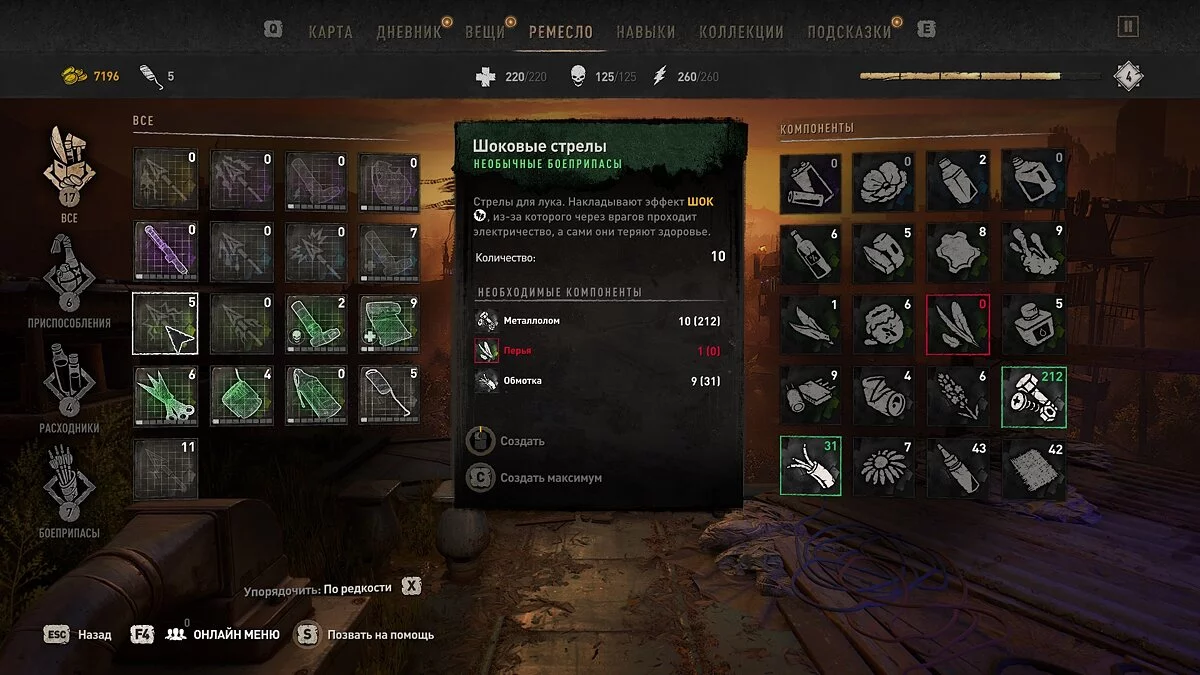Select the red-outlined feathers component
Image resolution: width=1200 pixels, height=675 pixels.
coord(958,325)
